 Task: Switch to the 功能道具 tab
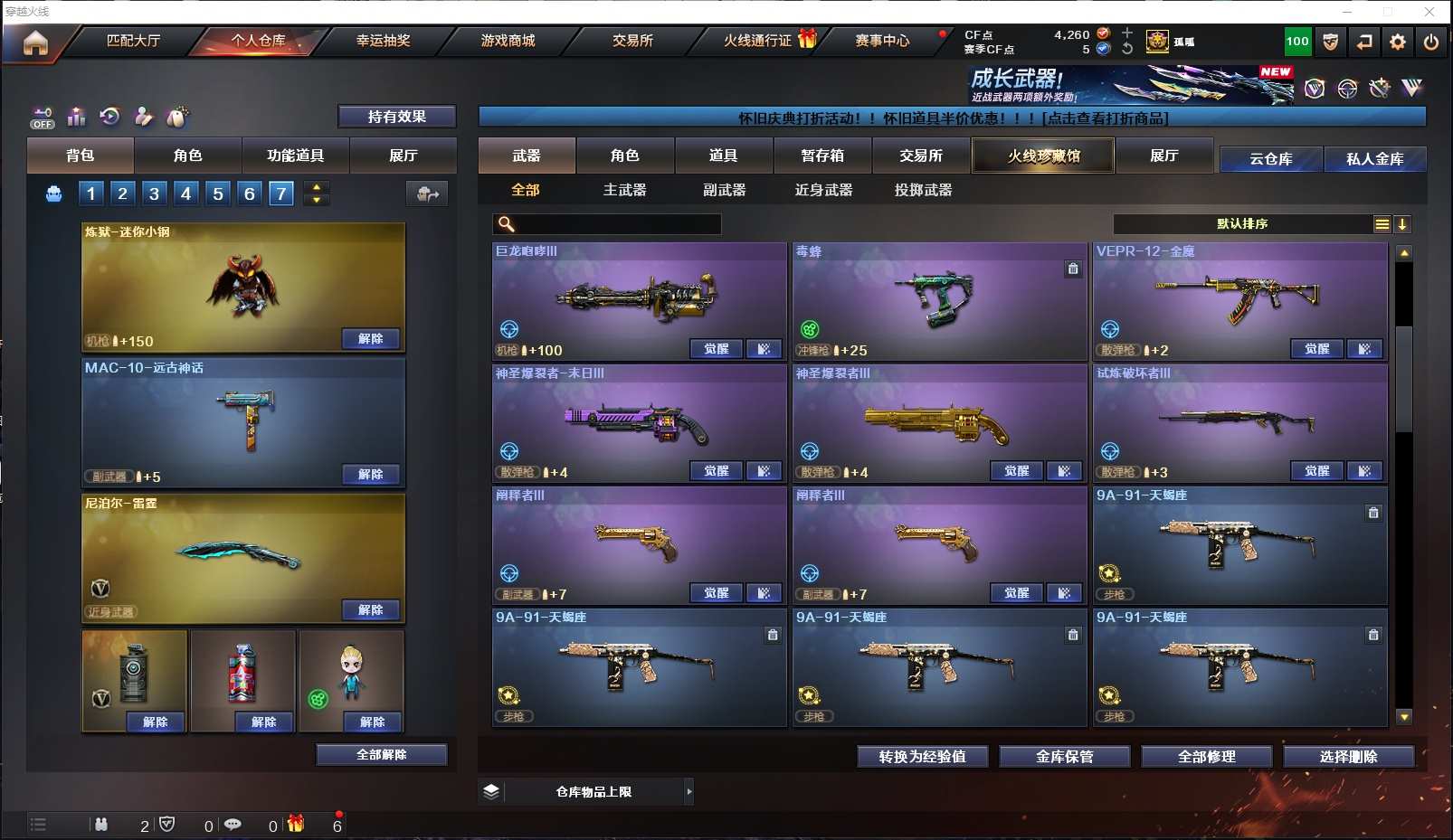point(295,156)
